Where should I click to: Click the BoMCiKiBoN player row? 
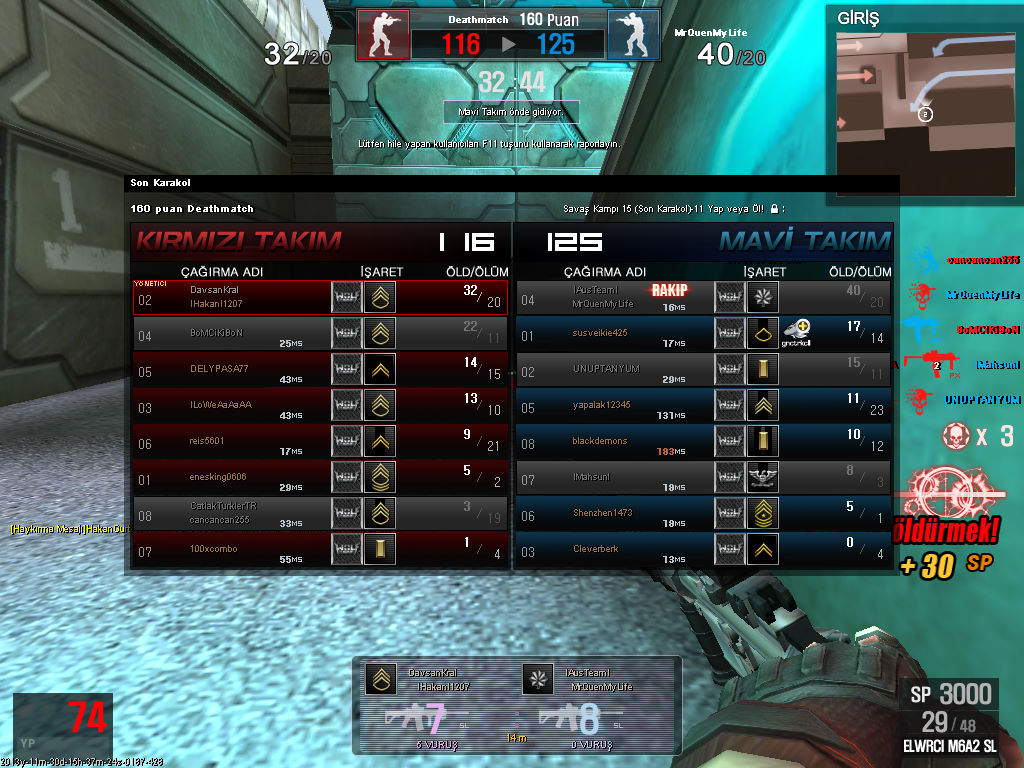[x=320, y=333]
